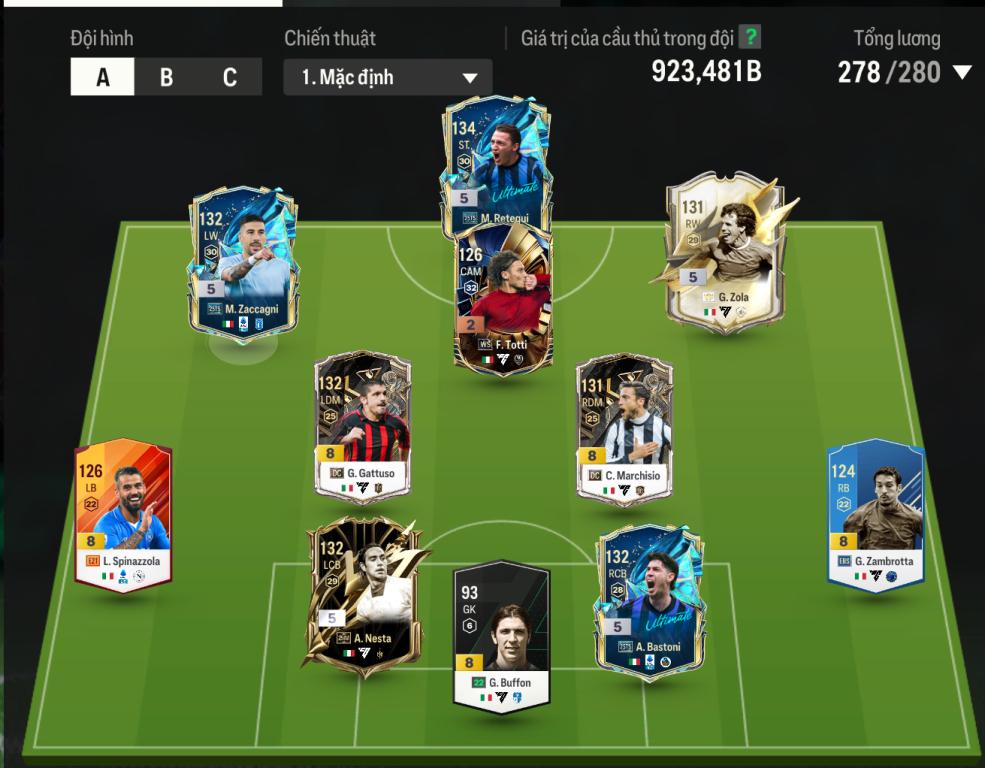Select the G. Gattuso LDM card

click(362, 425)
